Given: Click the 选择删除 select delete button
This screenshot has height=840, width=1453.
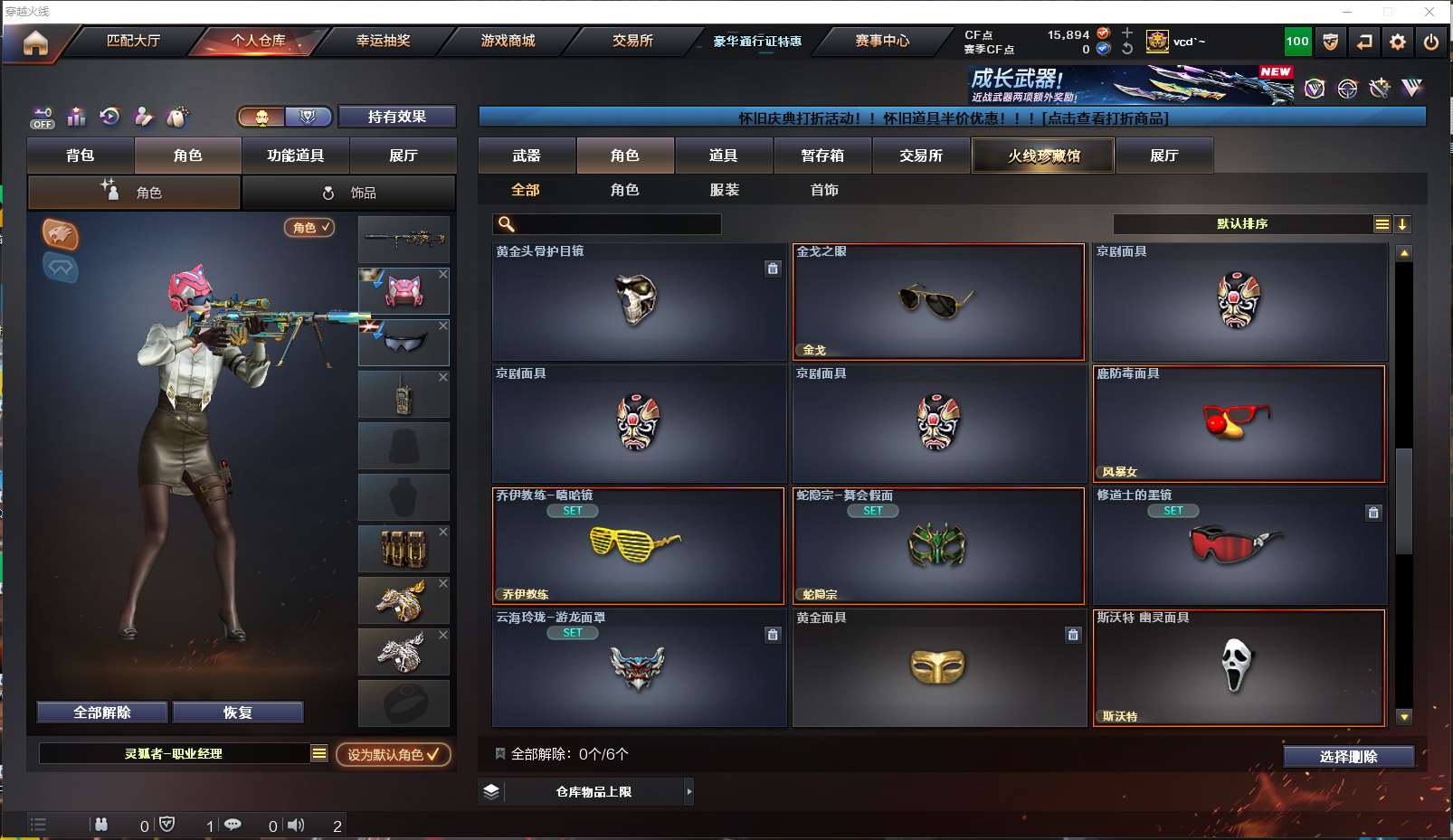Looking at the screenshot, I should click(x=1348, y=757).
